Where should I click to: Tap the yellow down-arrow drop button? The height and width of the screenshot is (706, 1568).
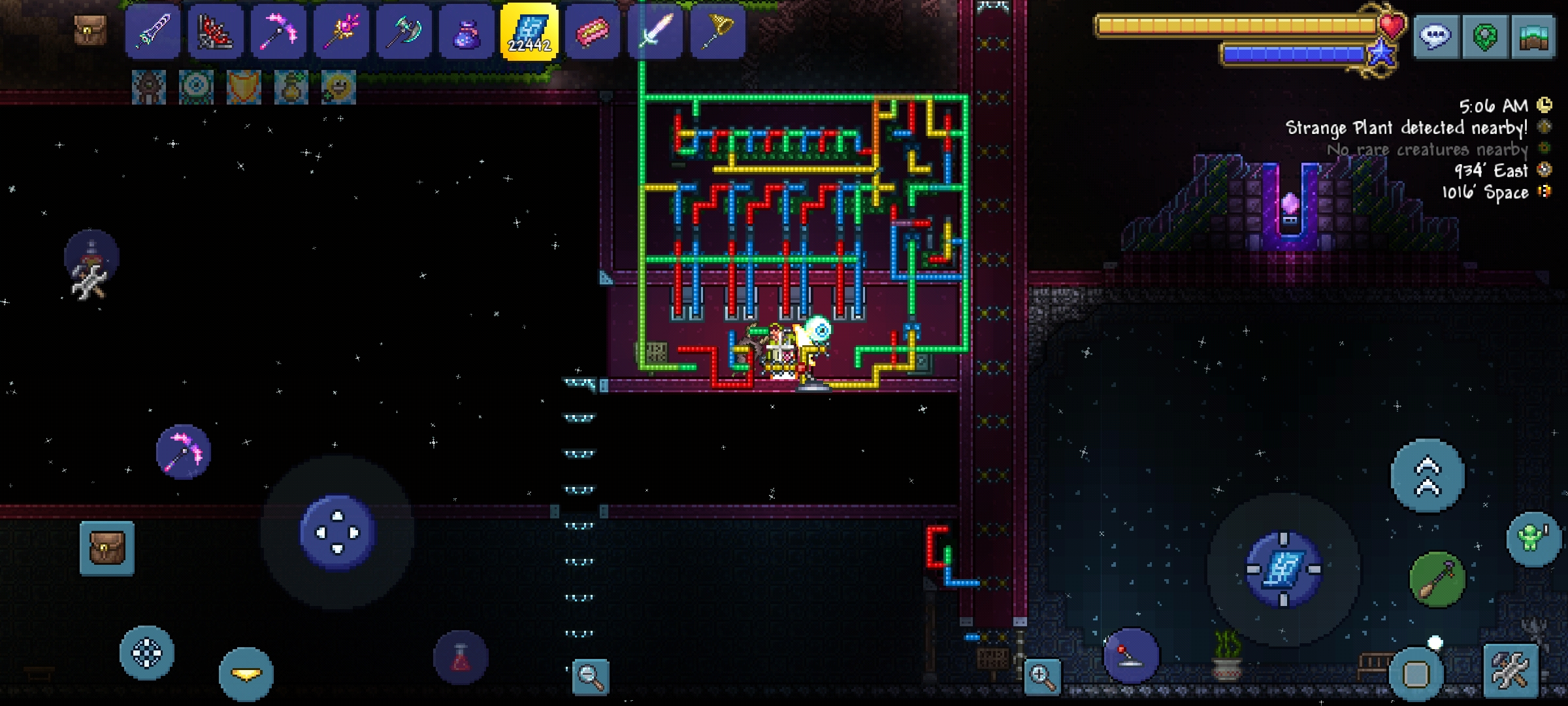pyautogui.click(x=246, y=673)
